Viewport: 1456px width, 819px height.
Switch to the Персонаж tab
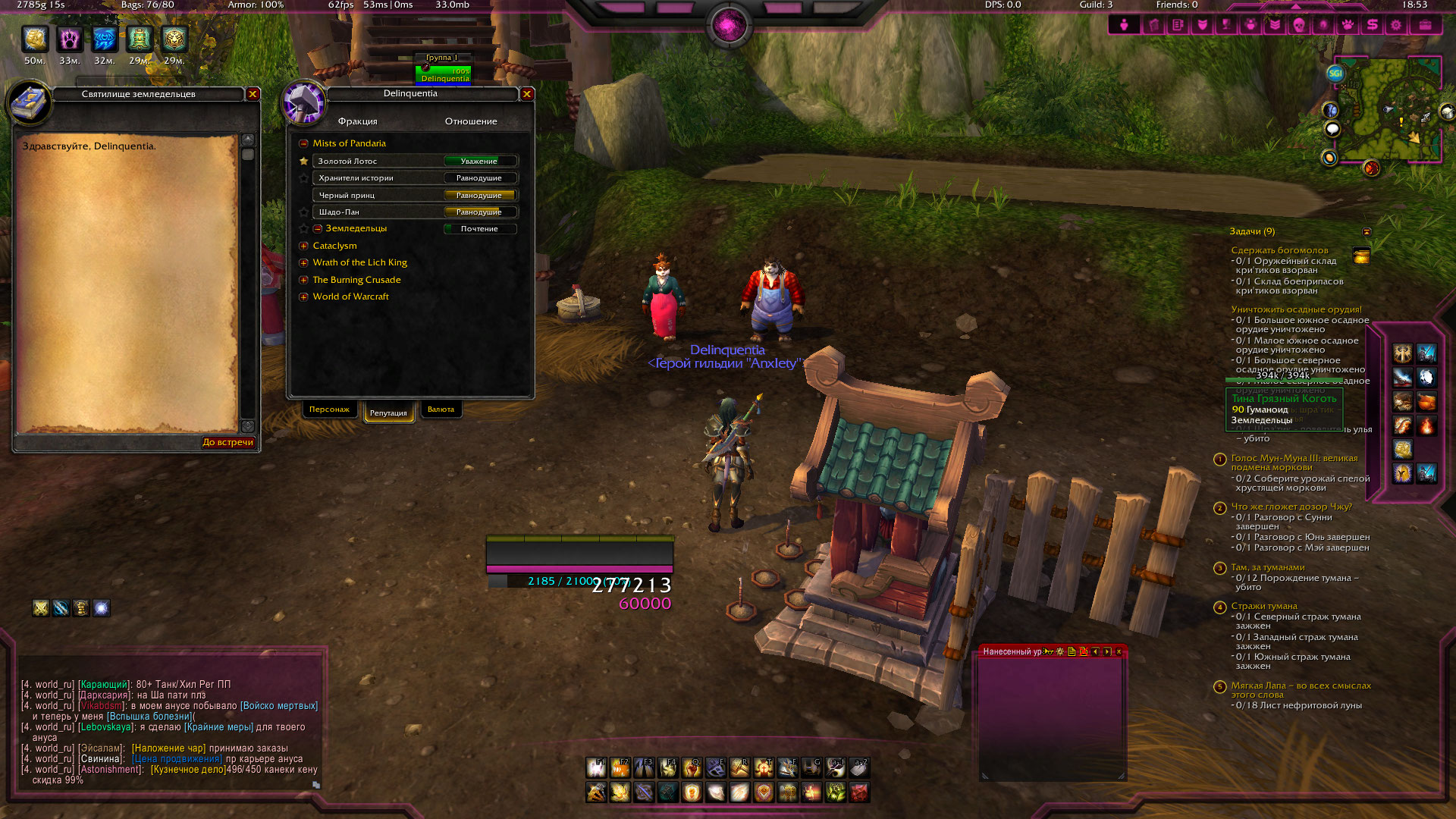click(329, 409)
